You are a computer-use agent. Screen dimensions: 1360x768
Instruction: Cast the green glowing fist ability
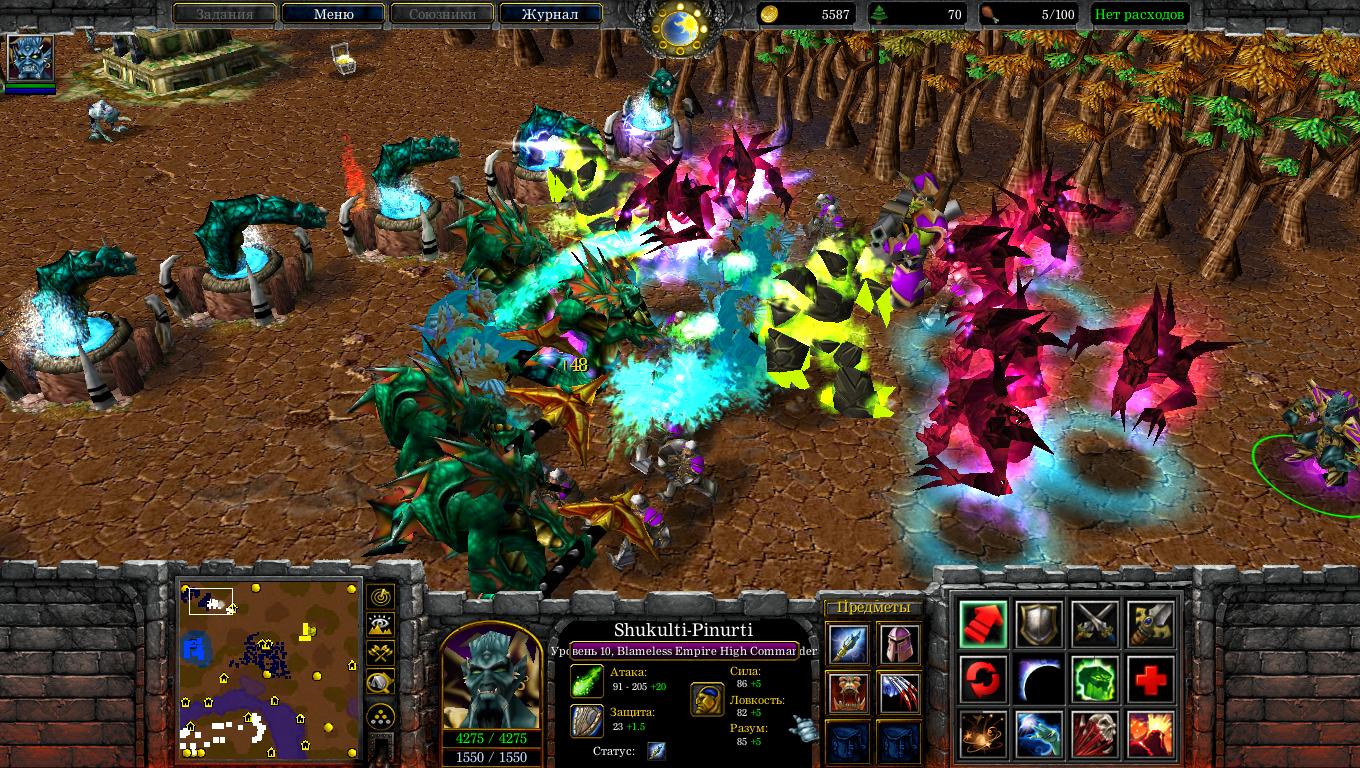[1095, 679]
